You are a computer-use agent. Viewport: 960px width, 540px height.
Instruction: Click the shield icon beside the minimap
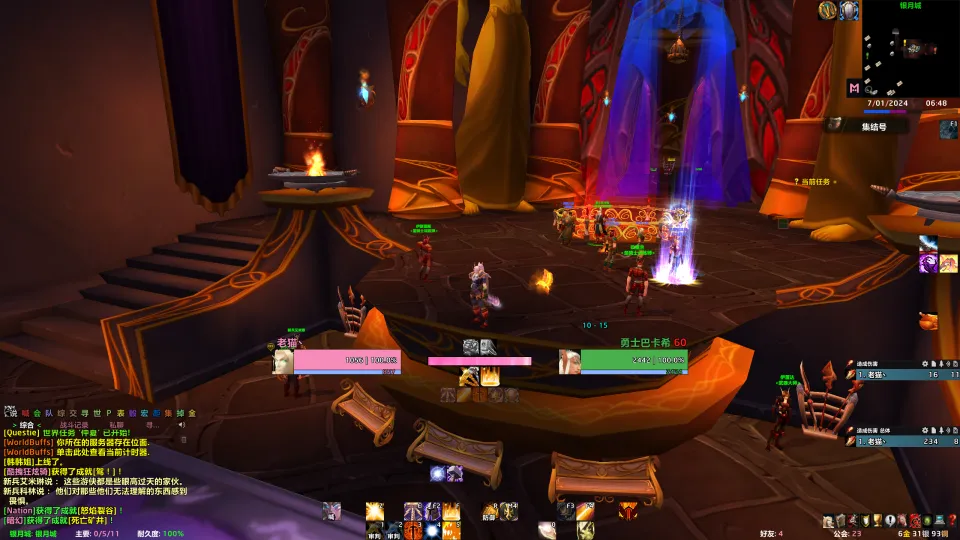[849, 11]
